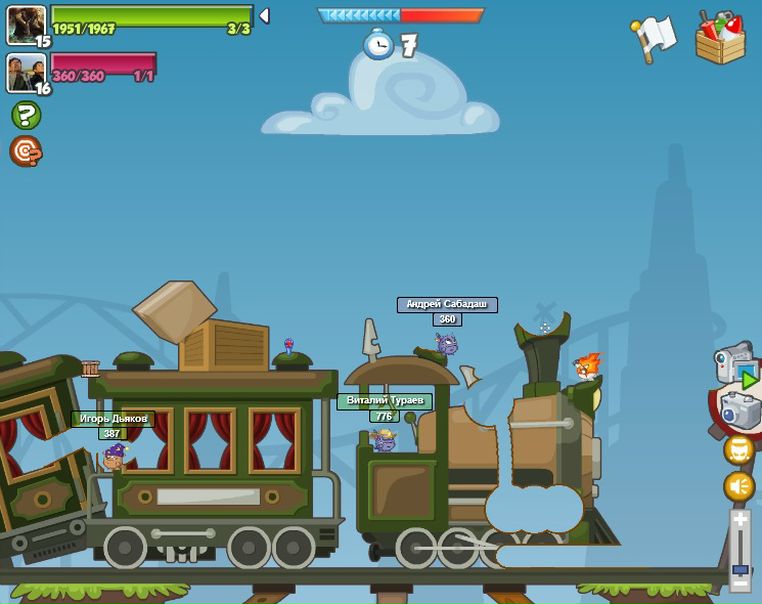Click the white surrender flag
762x604 pixels.
654,38
